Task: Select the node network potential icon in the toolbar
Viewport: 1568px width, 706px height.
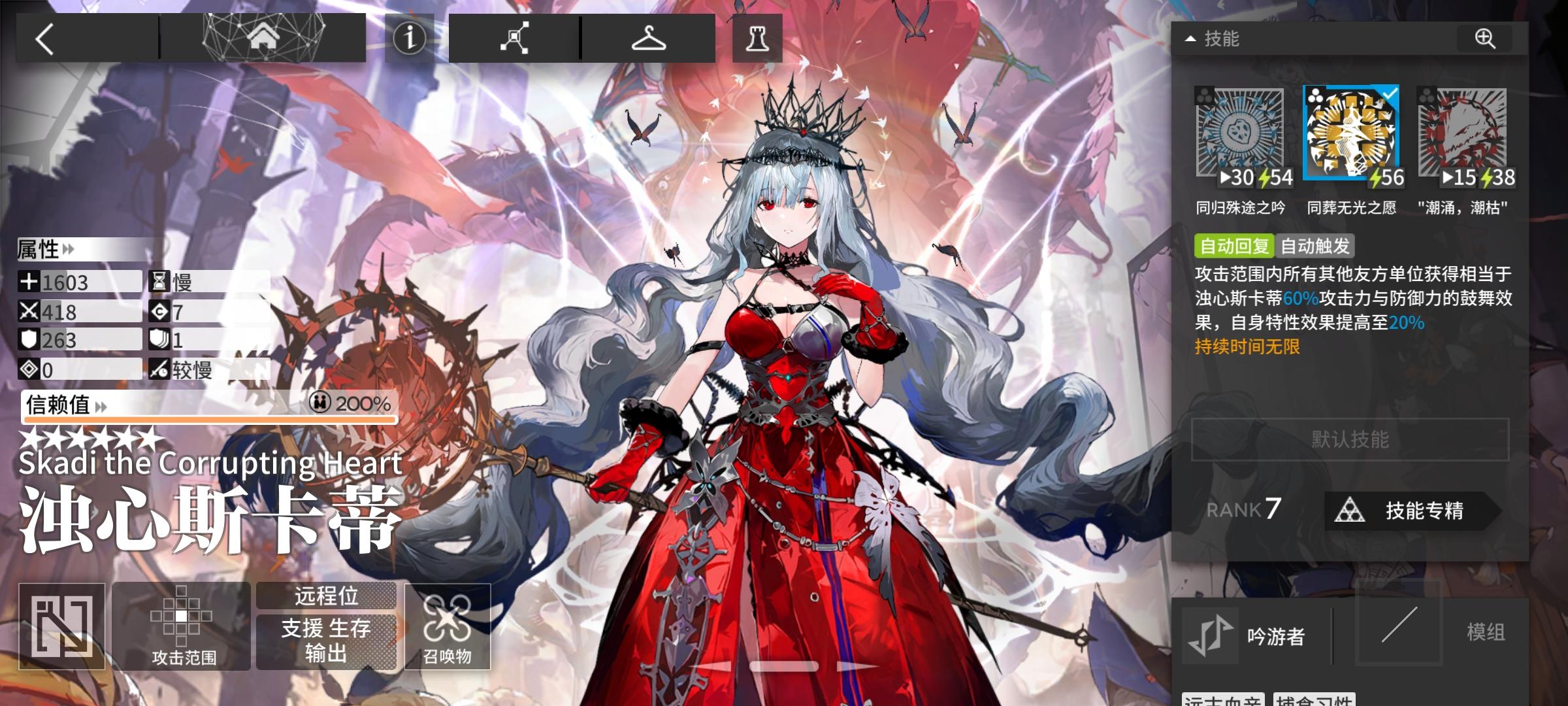Action: point(515,37)
